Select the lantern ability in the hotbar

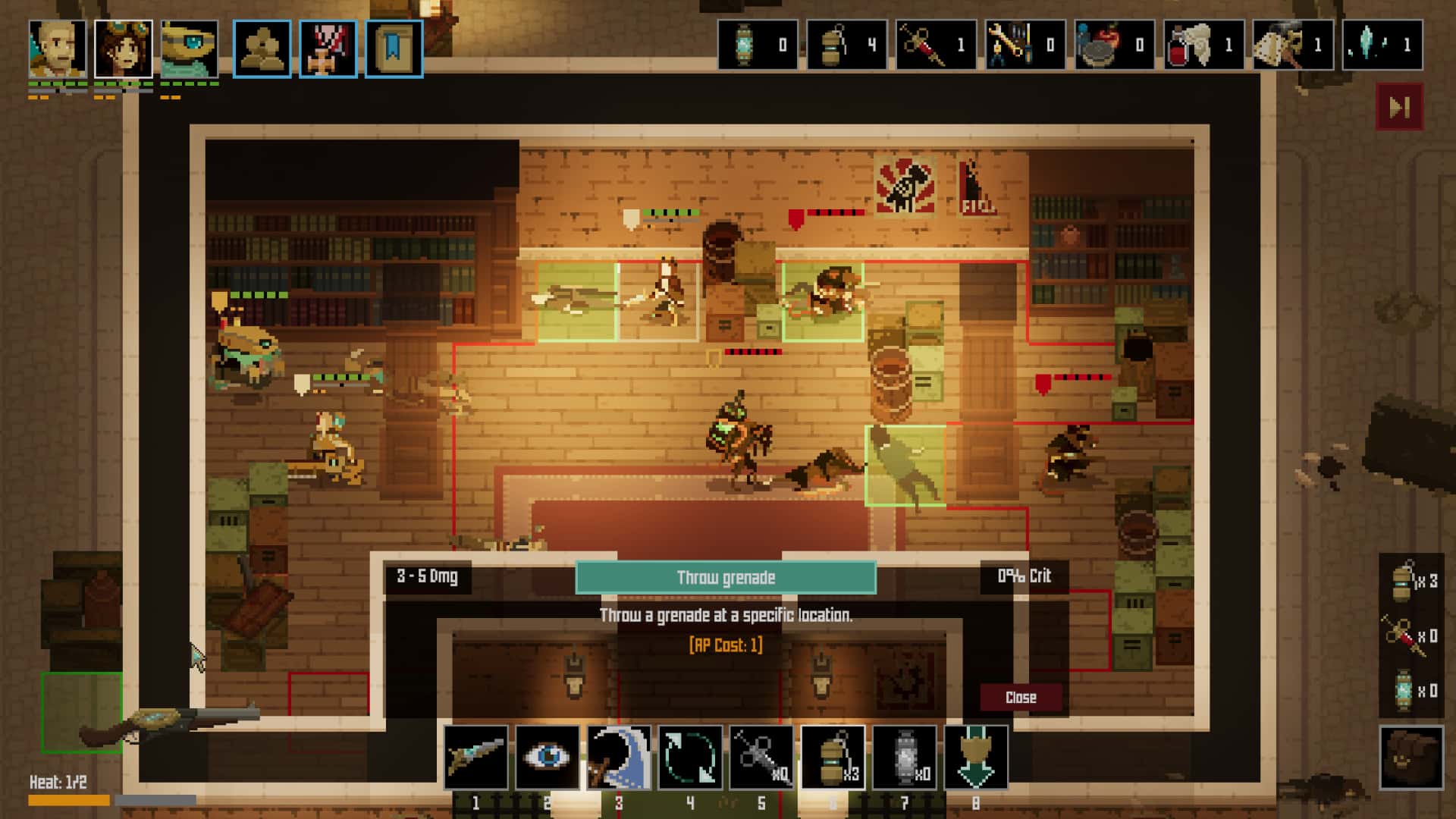coord(904,757)
